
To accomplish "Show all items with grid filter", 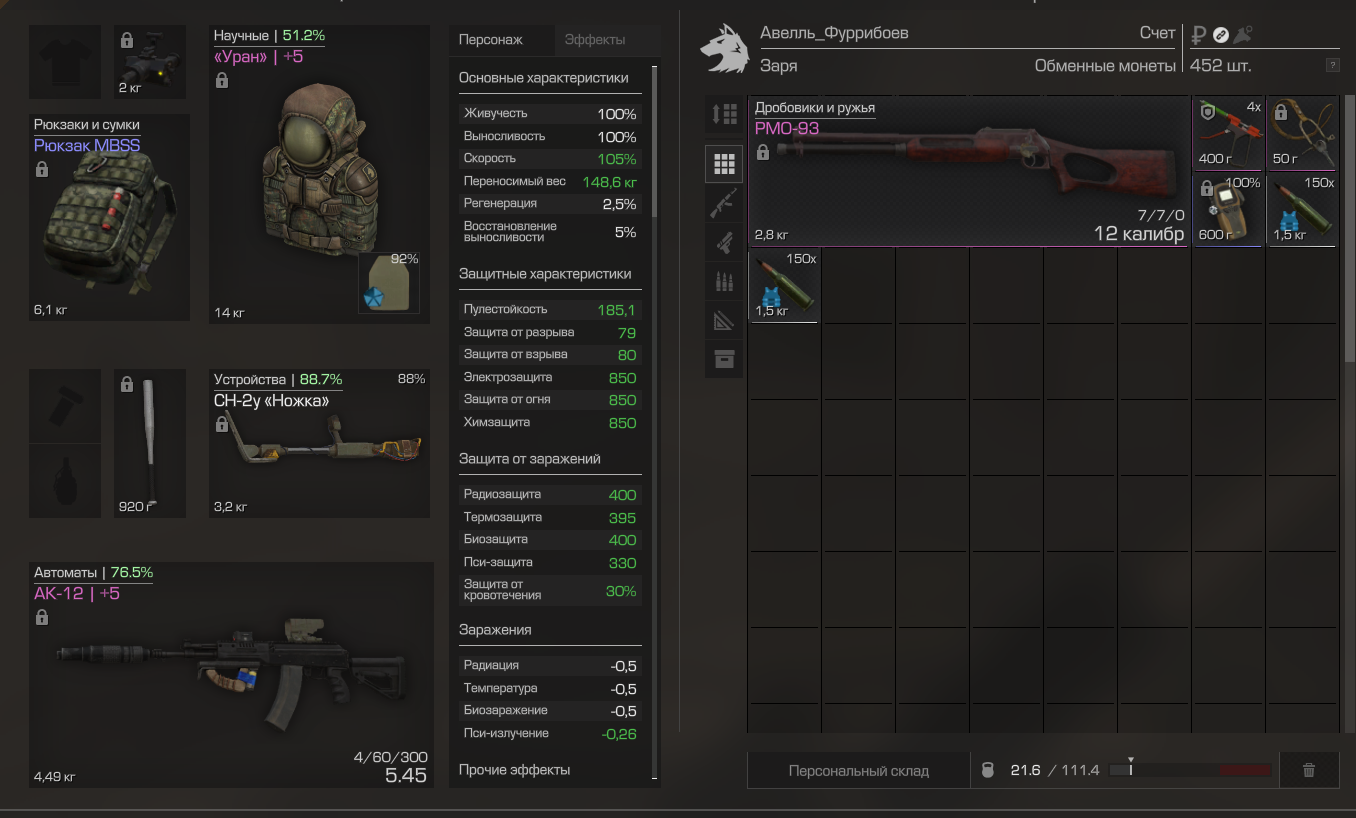I will [724, 163].
